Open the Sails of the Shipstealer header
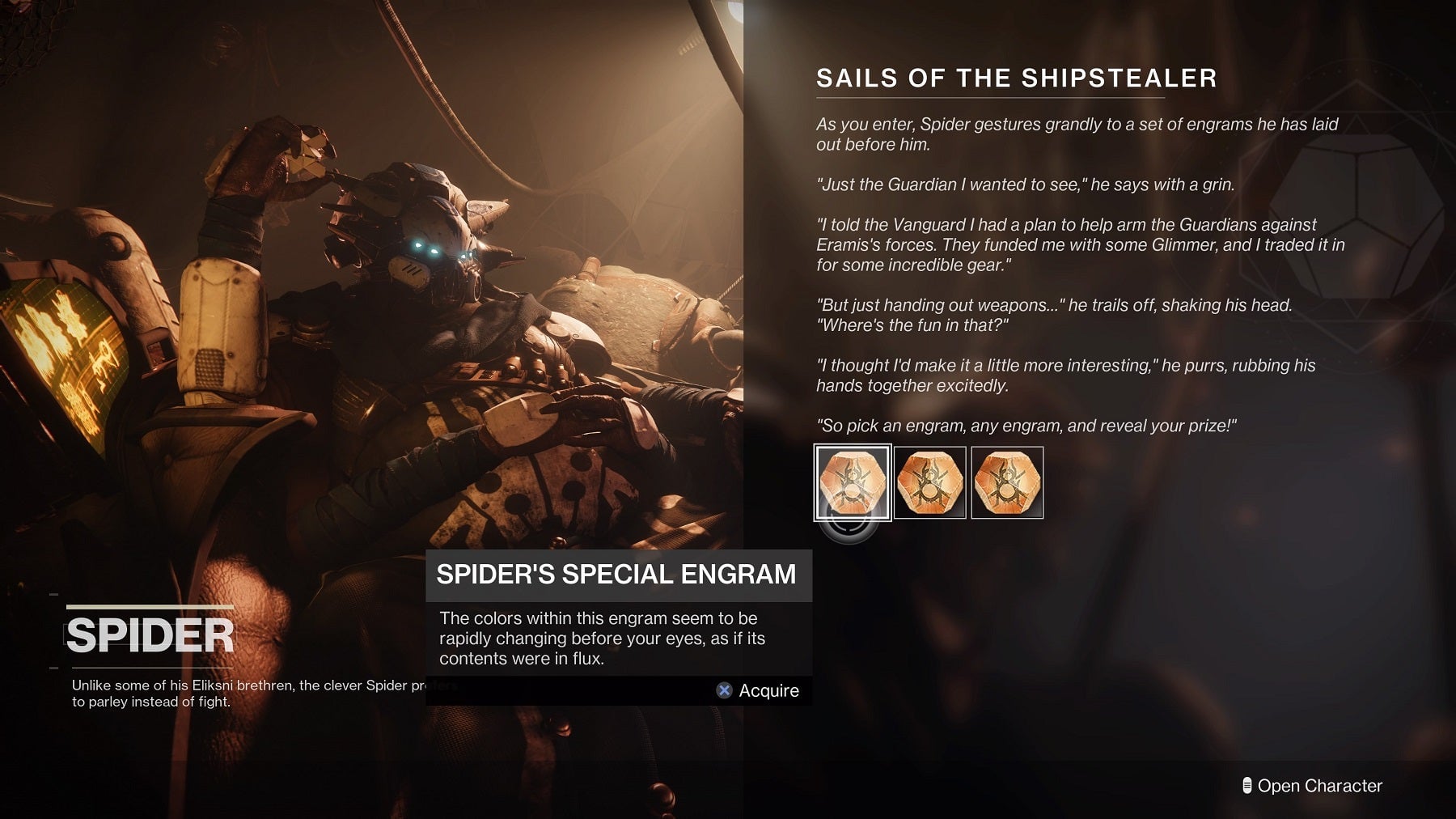This screenshot has height=819, width=1456. point(1016,78)
